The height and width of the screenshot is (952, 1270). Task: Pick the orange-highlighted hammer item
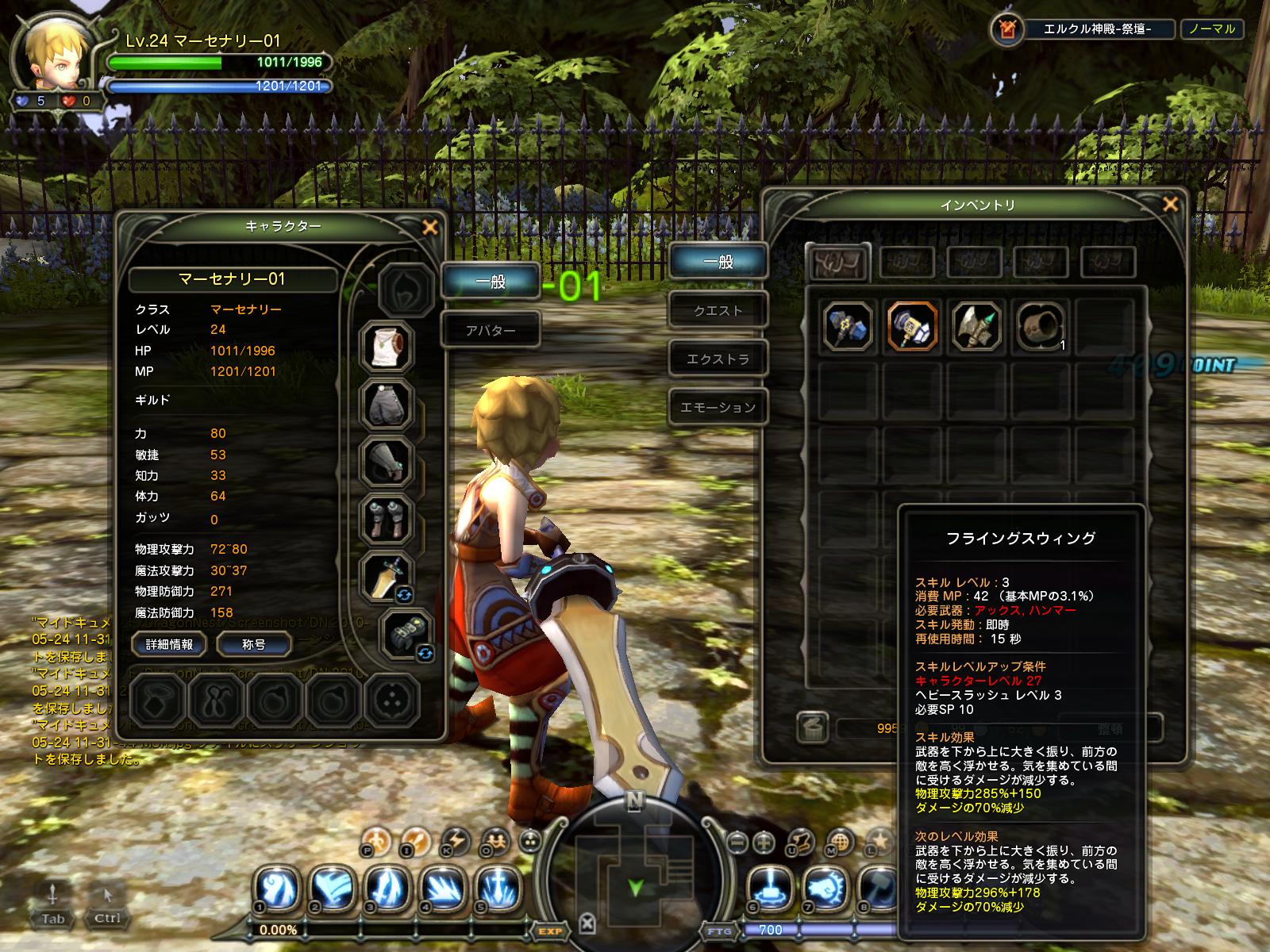(x=912, y=326)
